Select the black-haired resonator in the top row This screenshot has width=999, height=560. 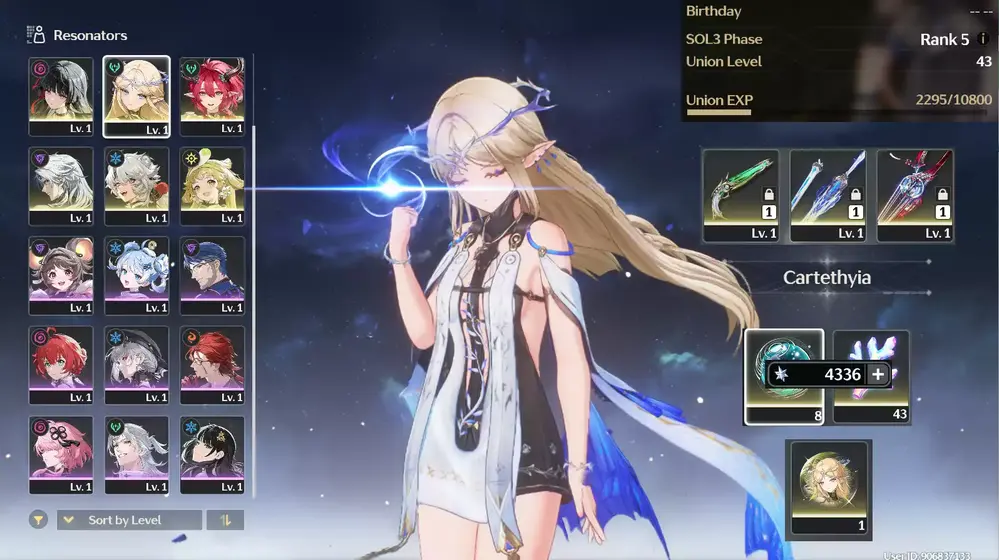(x=61, y=95)
